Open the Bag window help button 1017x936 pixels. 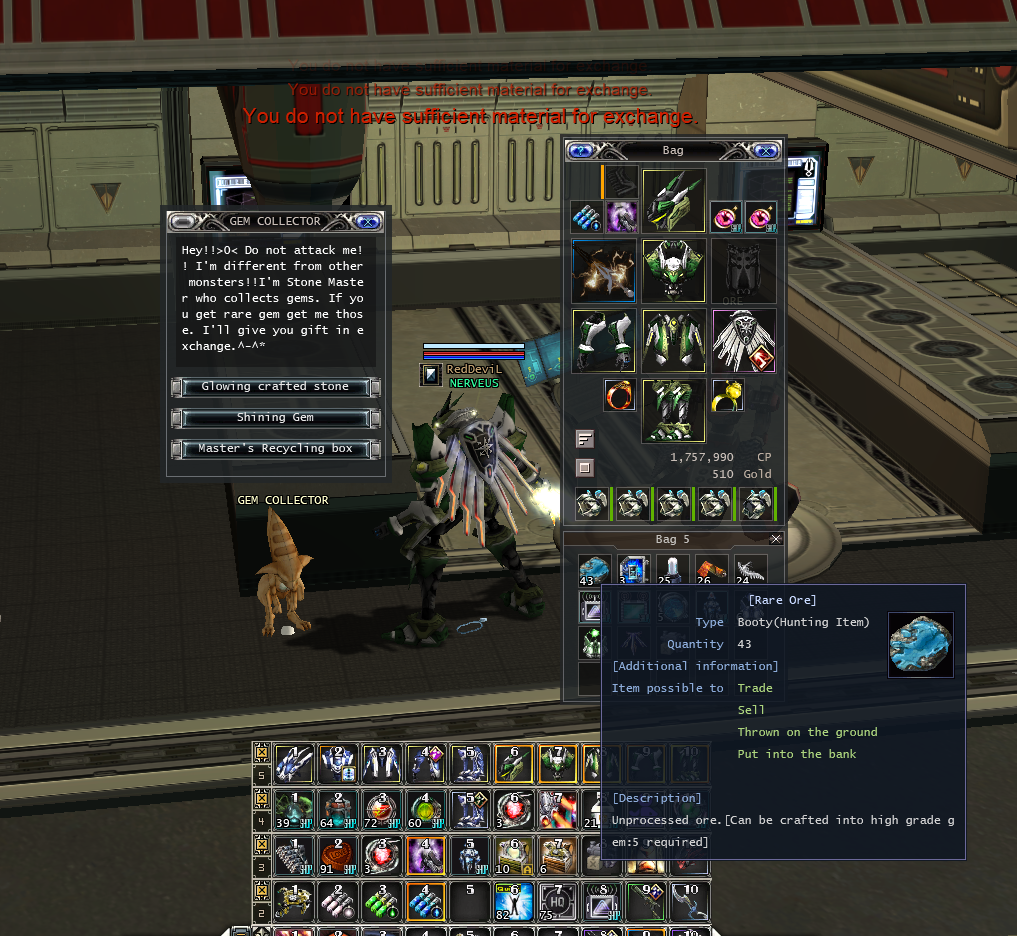tap(580, 150)
